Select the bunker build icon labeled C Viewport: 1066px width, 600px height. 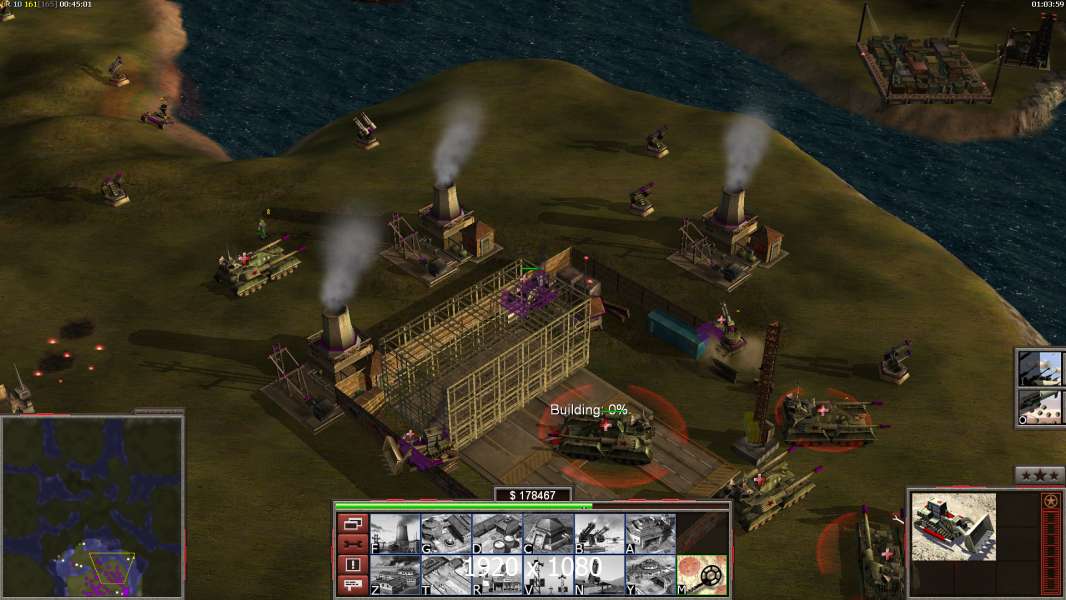548,534
